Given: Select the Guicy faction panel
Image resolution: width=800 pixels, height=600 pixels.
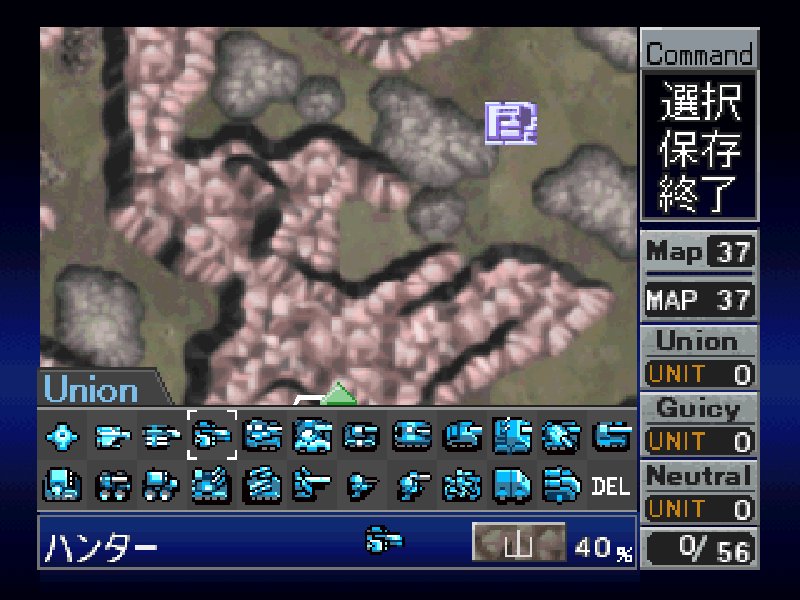Looking at the screenshot, I should pyautogui.click(x=698, y=408).
